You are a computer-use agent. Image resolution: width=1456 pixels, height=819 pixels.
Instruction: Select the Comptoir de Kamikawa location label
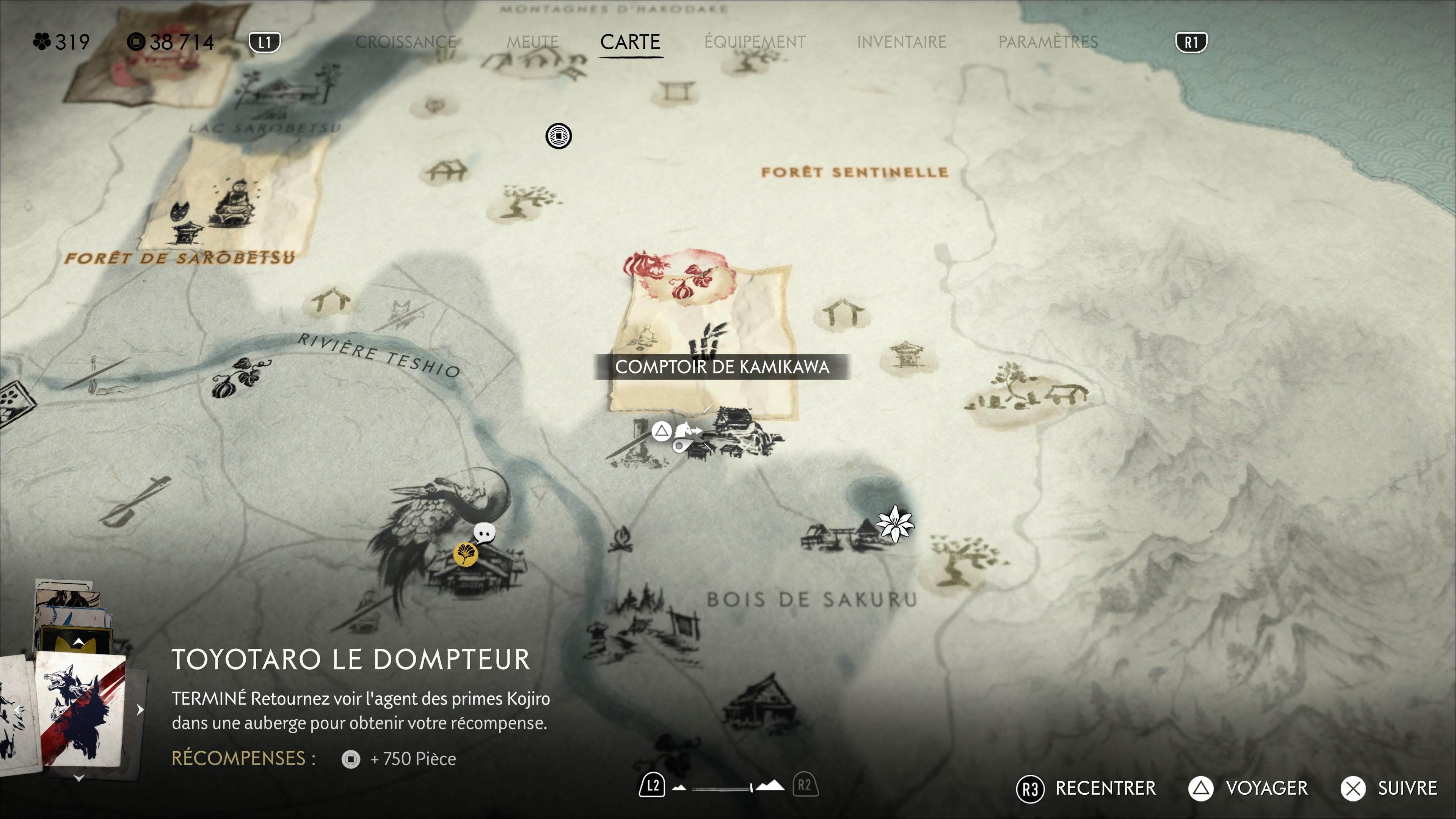[722, 367]
